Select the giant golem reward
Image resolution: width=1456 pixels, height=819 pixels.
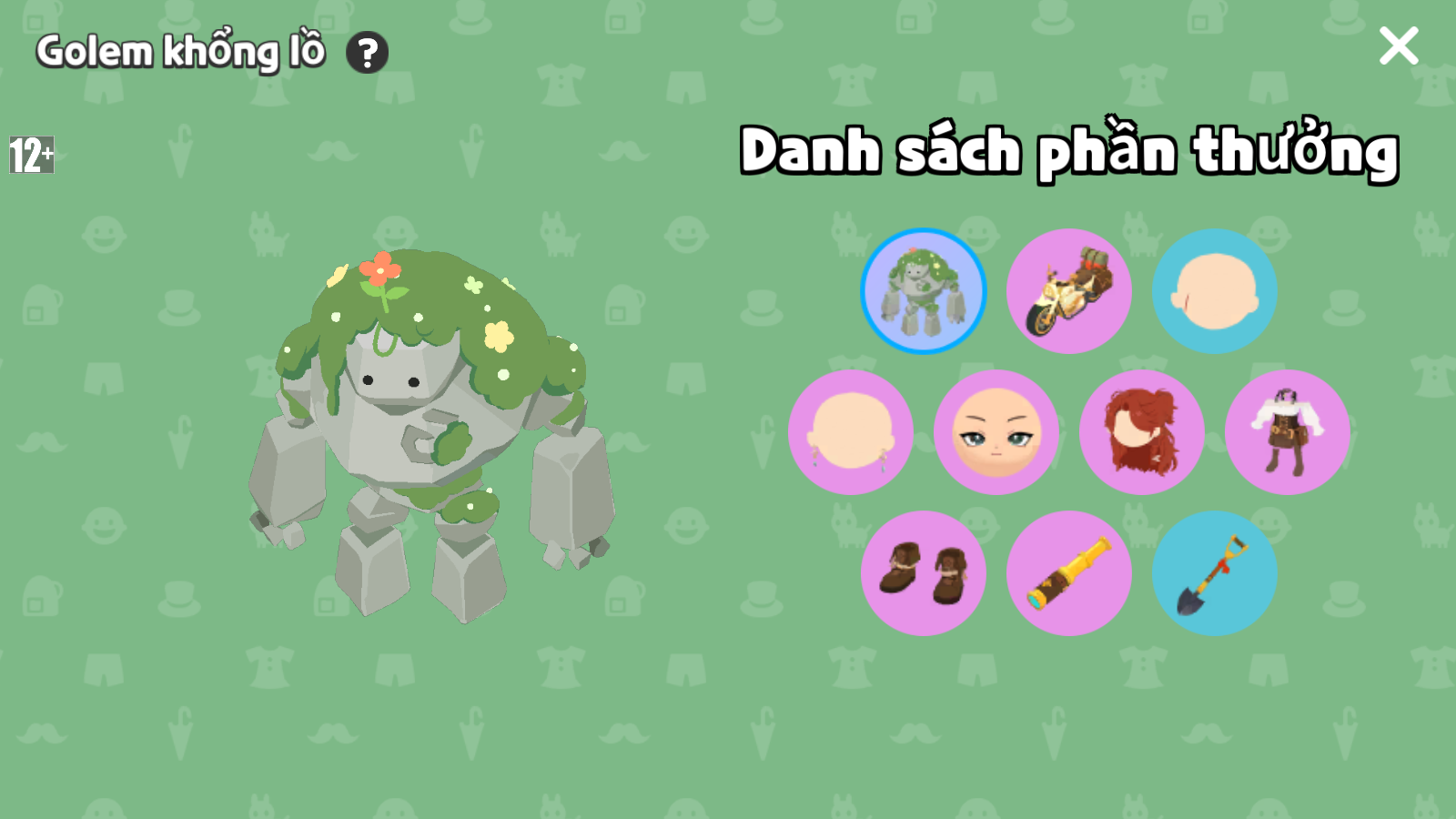[924, 291]
